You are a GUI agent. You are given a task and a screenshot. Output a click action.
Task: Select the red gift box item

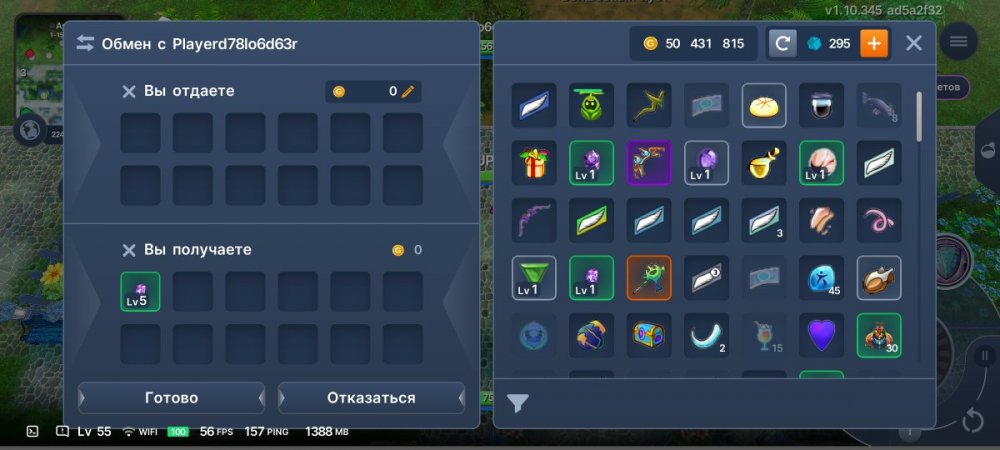(x=534, y=162)
